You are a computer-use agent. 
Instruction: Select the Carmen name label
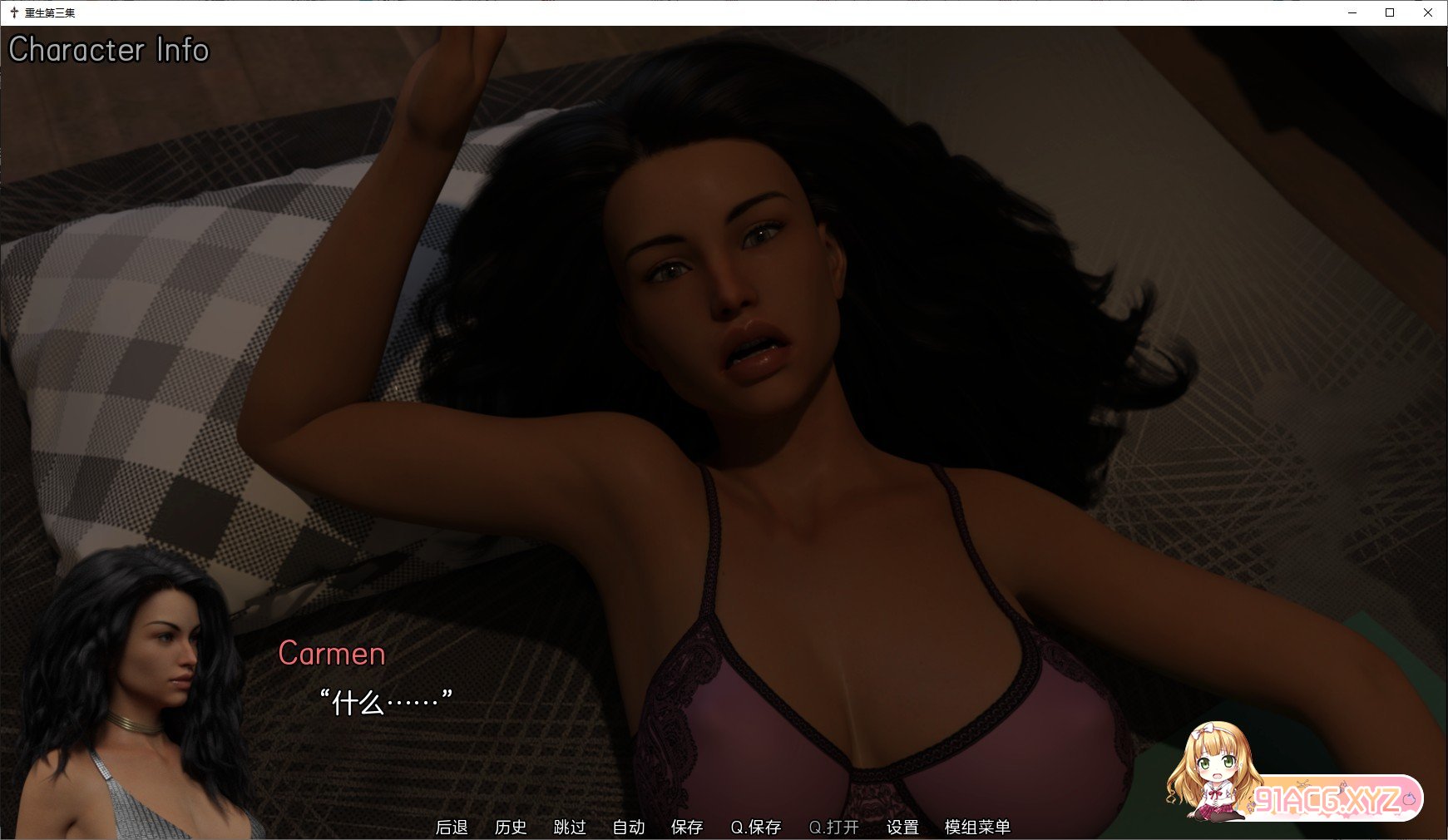coord(332,655)
